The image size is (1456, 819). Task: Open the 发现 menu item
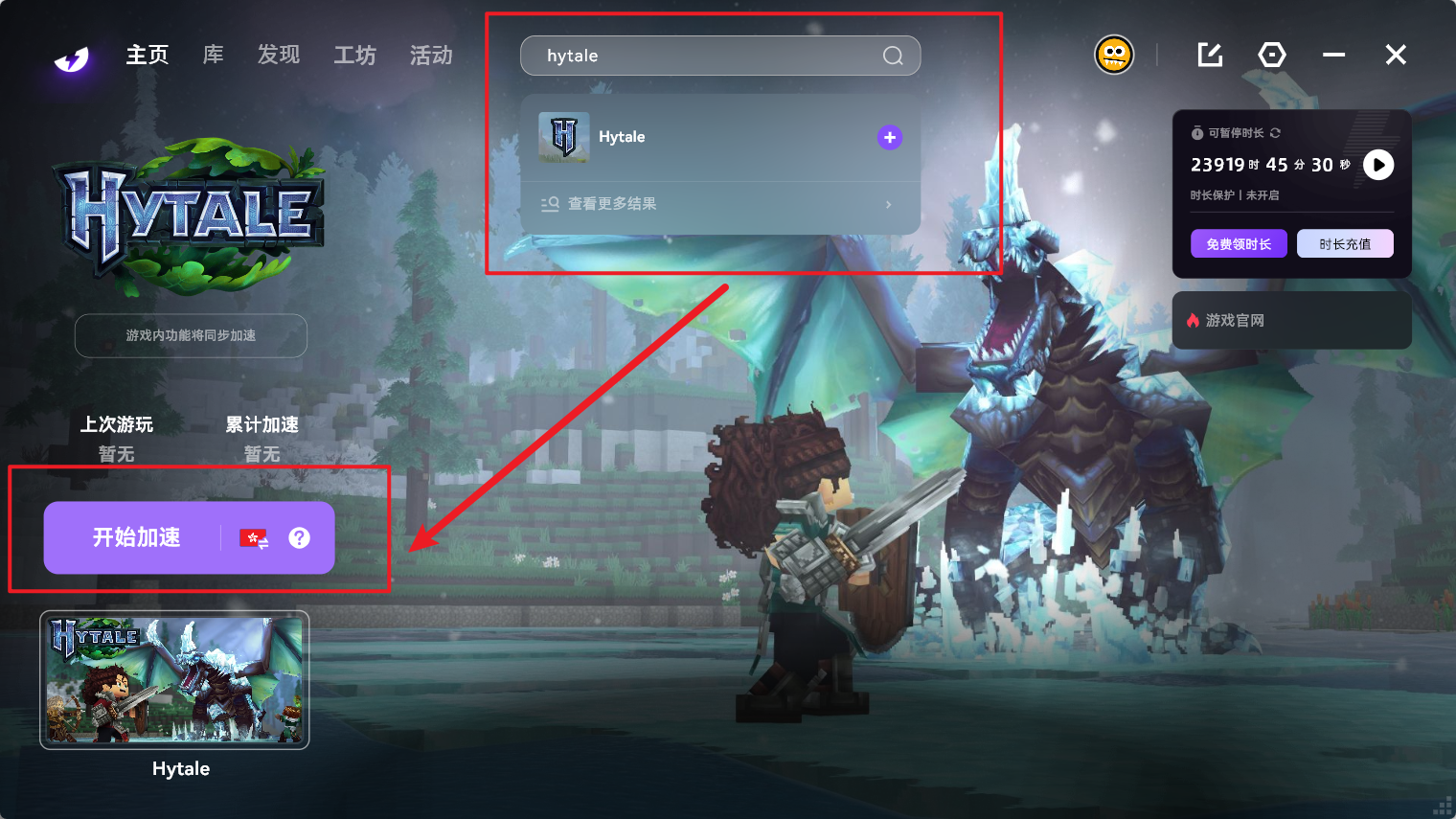click(278, 55)
